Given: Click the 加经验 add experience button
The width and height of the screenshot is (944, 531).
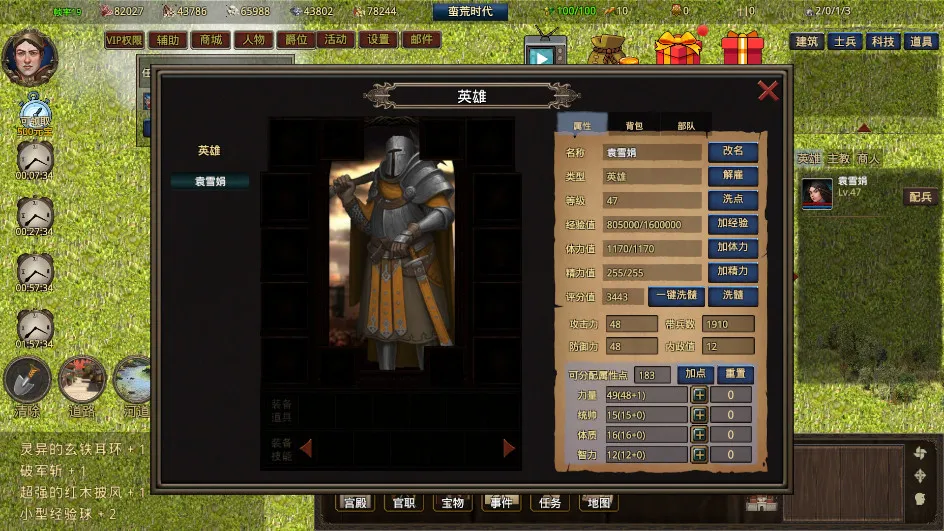Looking at the screenshot, I should coord(732,224).
